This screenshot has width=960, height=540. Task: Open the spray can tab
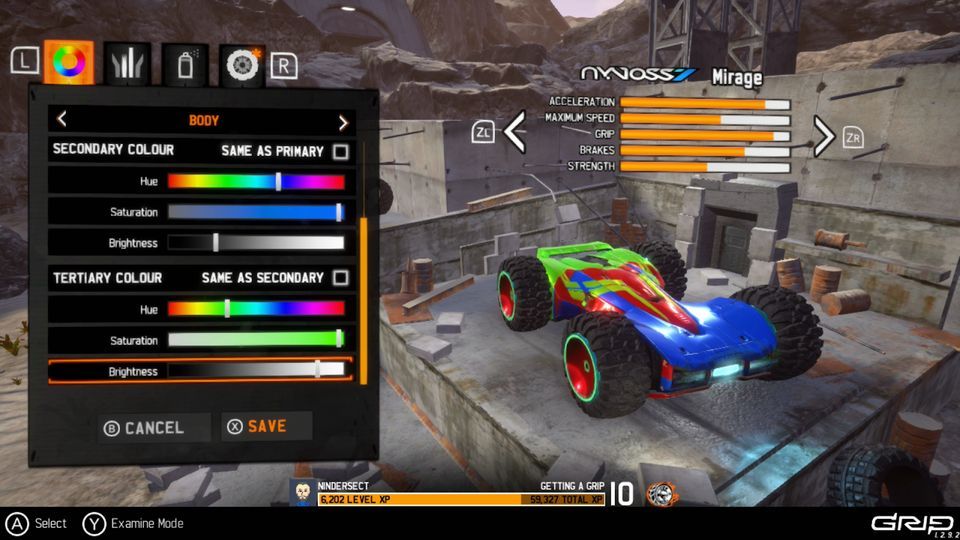point(184,65)
